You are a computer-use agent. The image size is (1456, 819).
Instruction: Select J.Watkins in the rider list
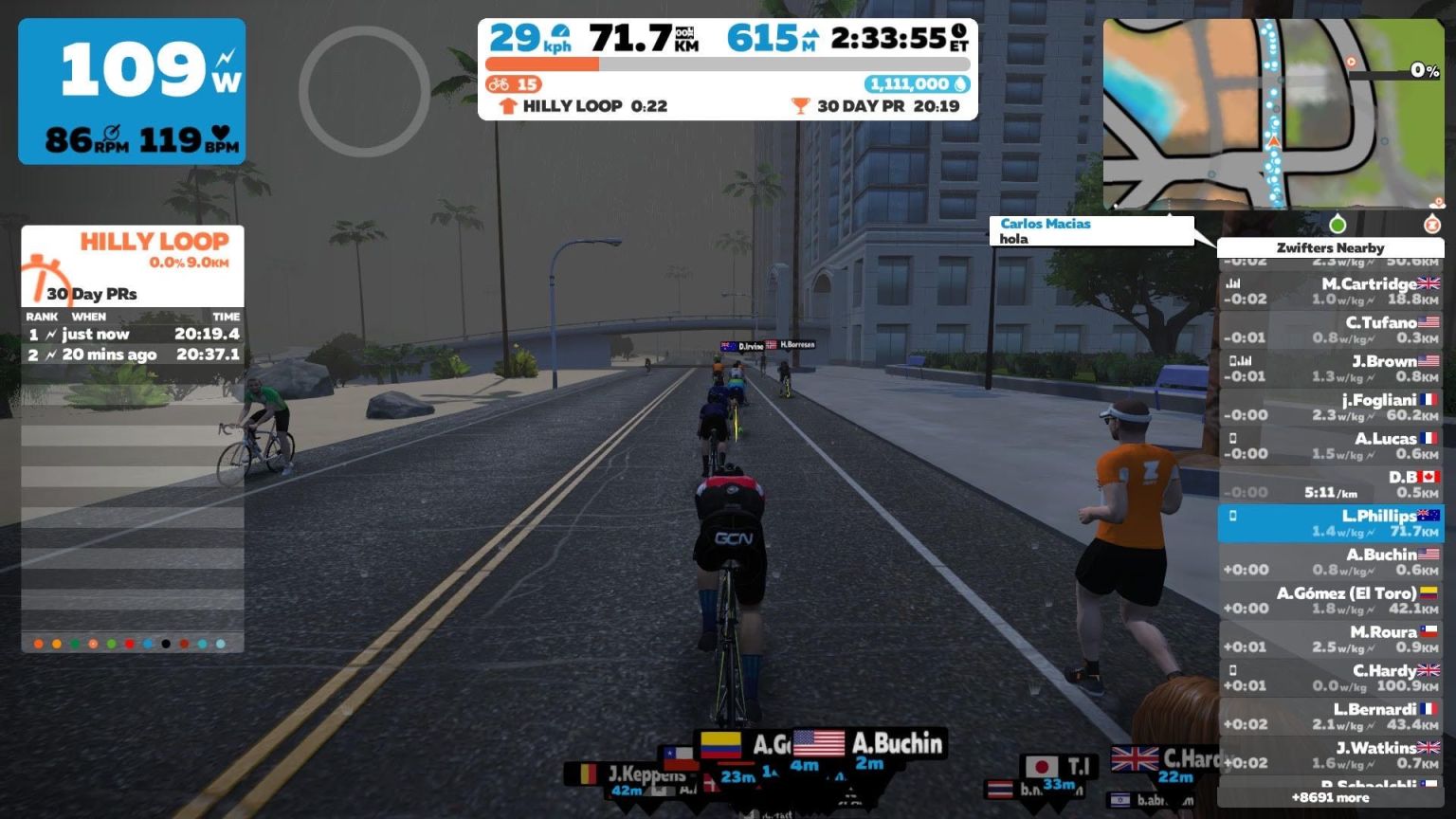1330,755
